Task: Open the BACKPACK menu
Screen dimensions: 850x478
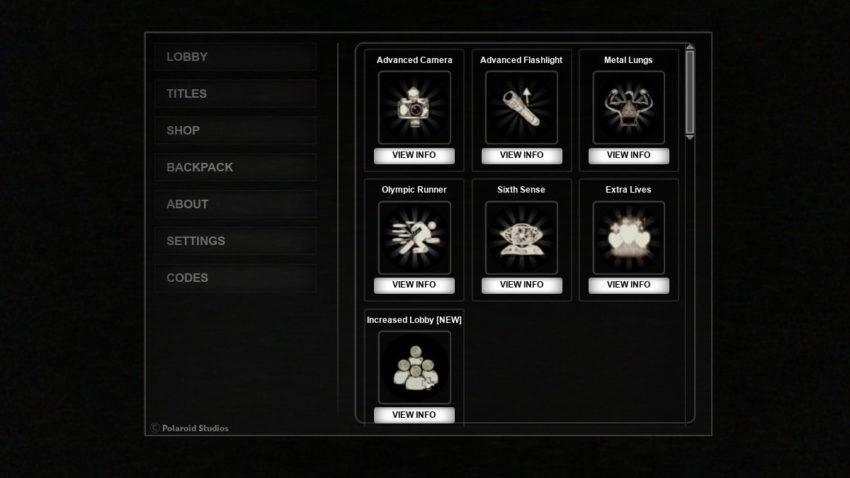Action: point(235,168)
